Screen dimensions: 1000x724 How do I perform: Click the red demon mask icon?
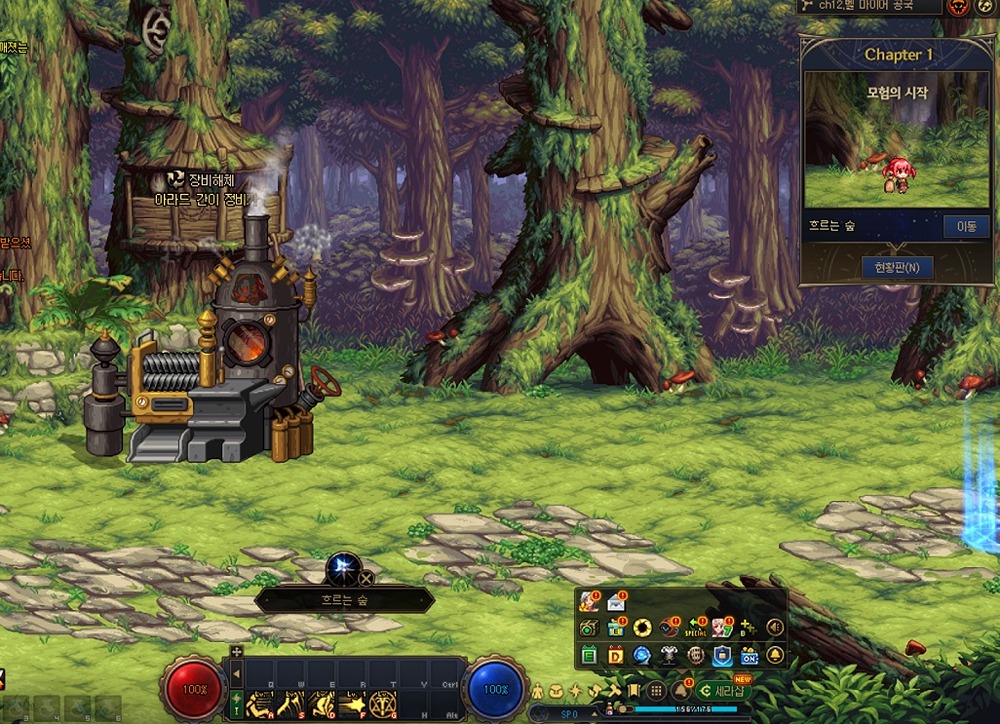click(x=958, y=7)
